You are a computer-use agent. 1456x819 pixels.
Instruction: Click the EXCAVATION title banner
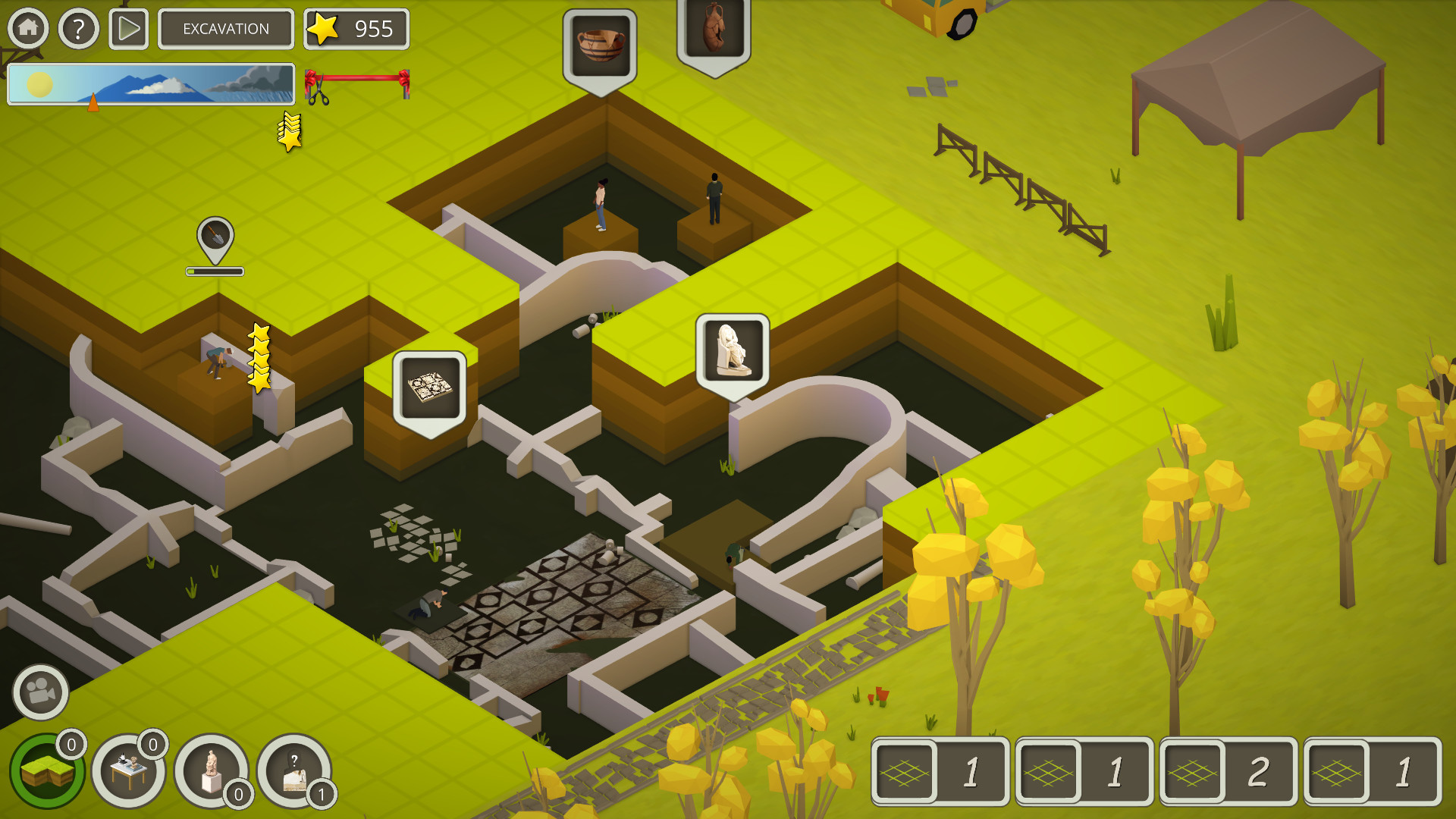225,30
